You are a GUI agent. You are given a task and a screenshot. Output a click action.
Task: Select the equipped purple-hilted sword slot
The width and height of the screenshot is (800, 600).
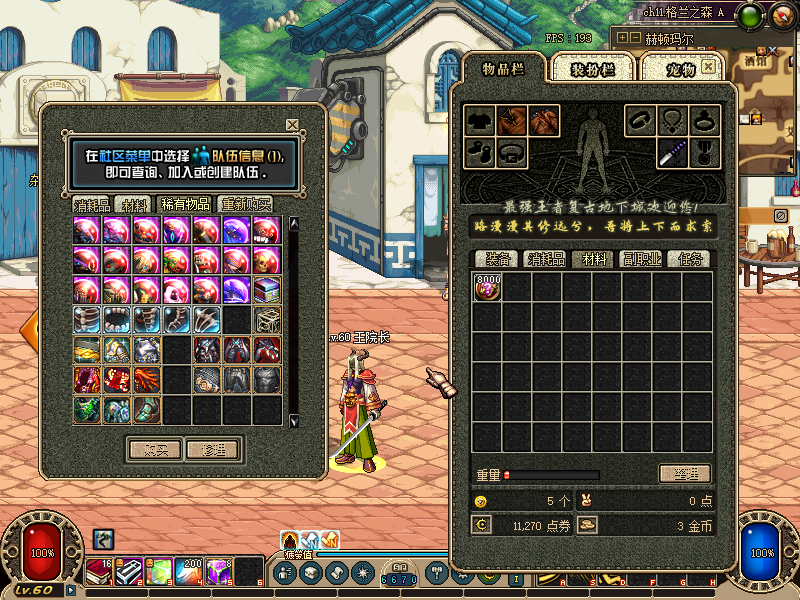pos(671,153)
